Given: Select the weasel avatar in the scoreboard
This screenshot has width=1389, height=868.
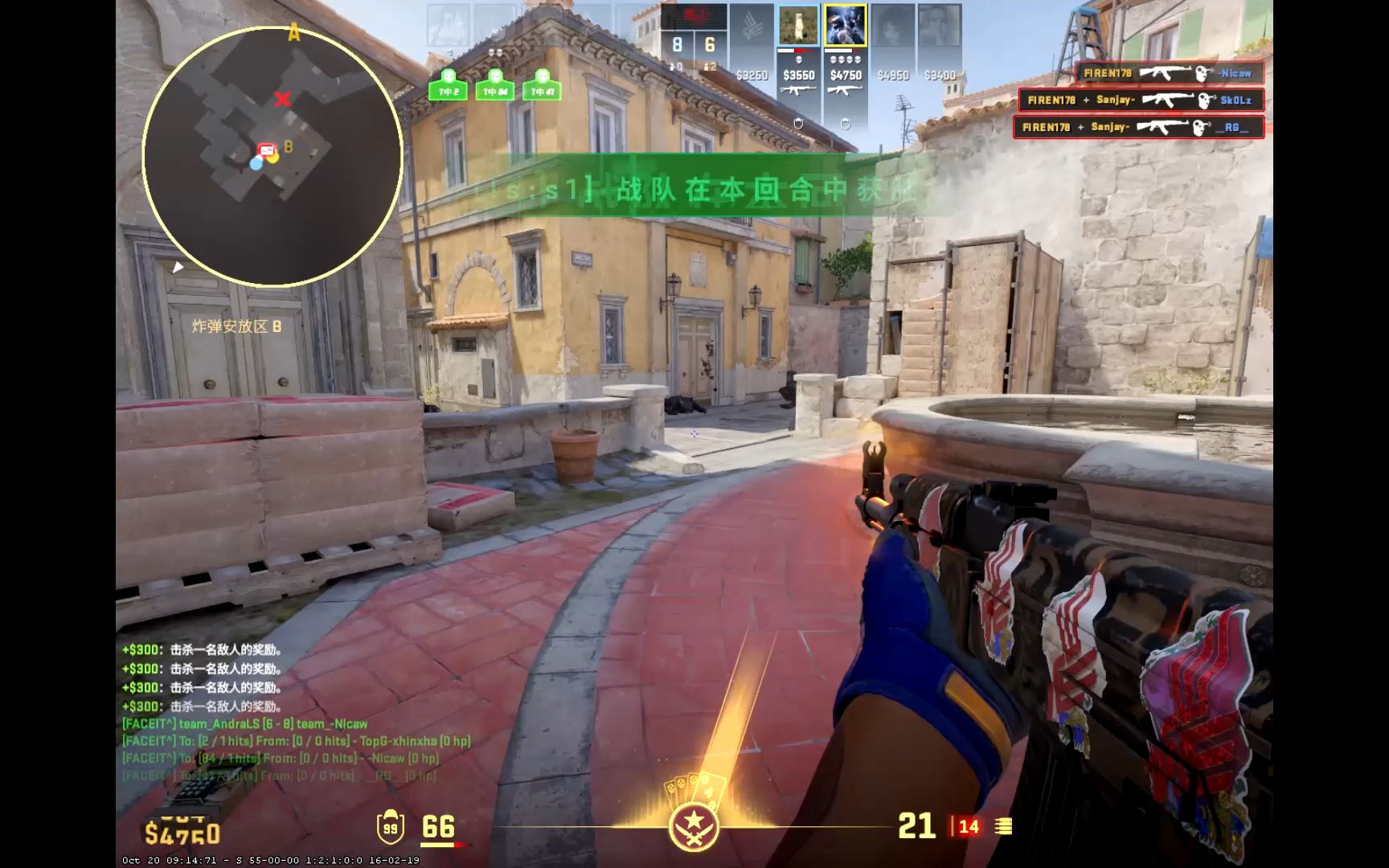Looking at the screenshot, I should (799, 26).
